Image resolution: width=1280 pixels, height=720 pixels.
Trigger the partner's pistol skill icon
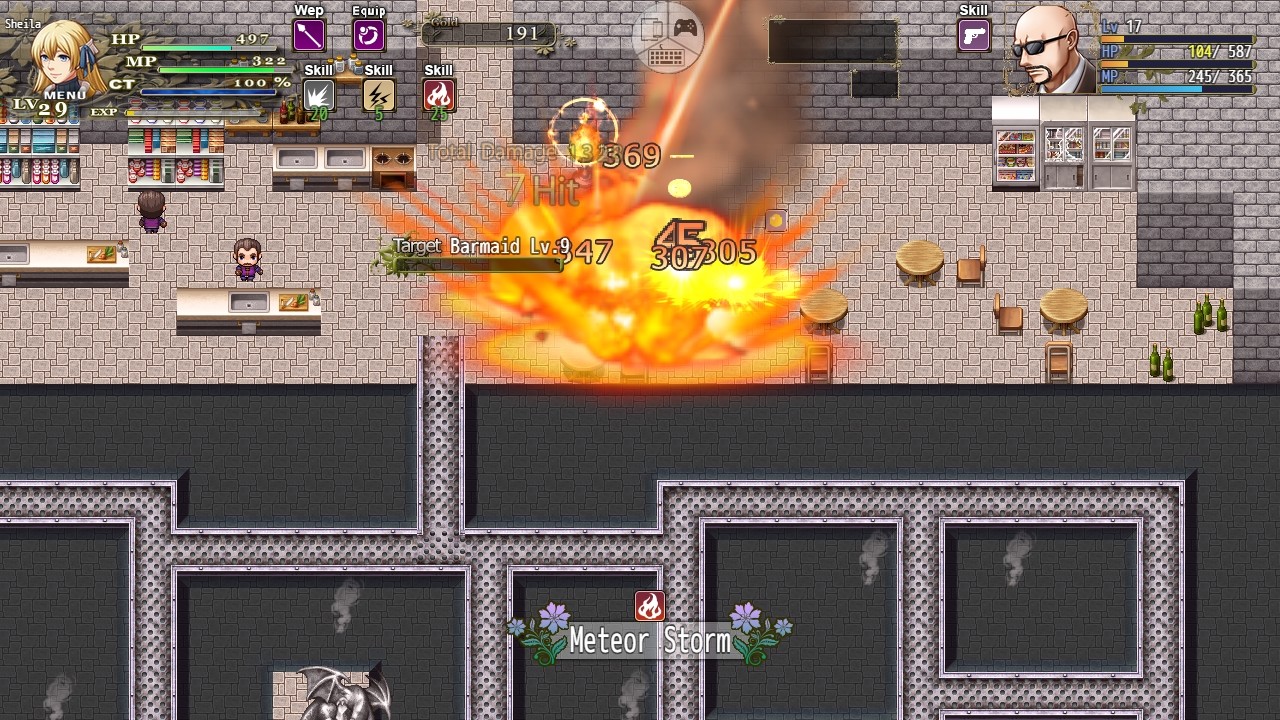pyautogui.click(x=973, y=36)
